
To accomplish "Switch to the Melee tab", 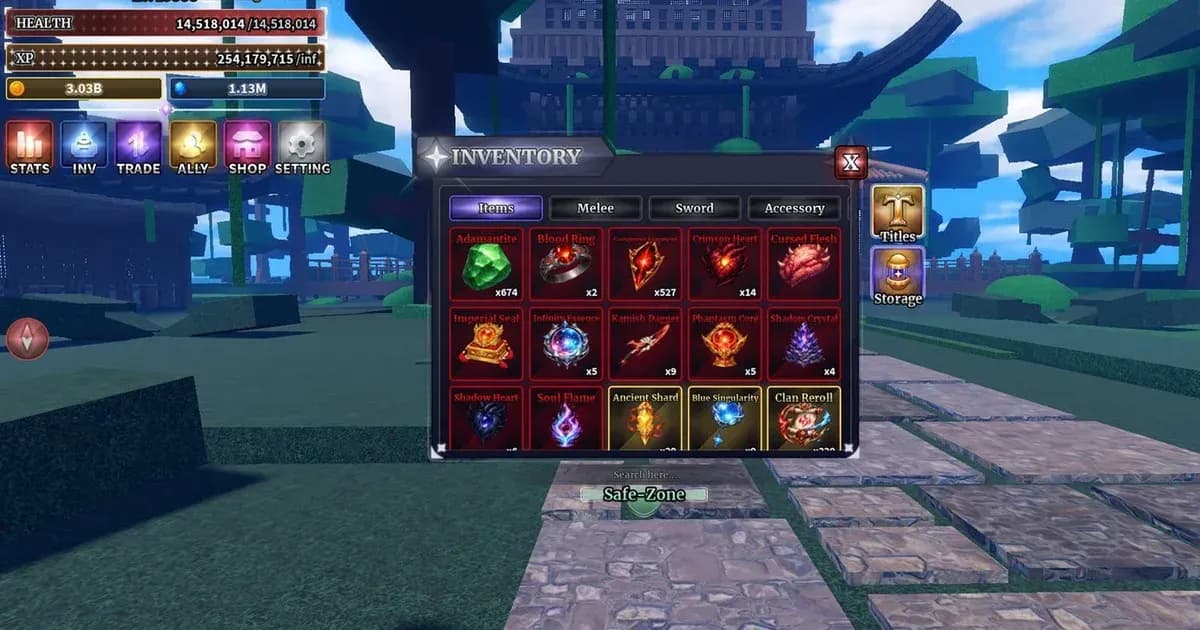I will pyautogui.click(x=595, y=208).
